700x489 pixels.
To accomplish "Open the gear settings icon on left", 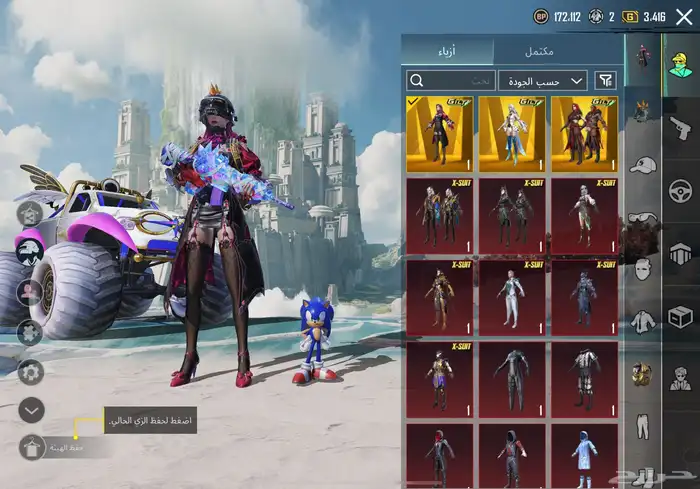I will click(x=31, y=371).
